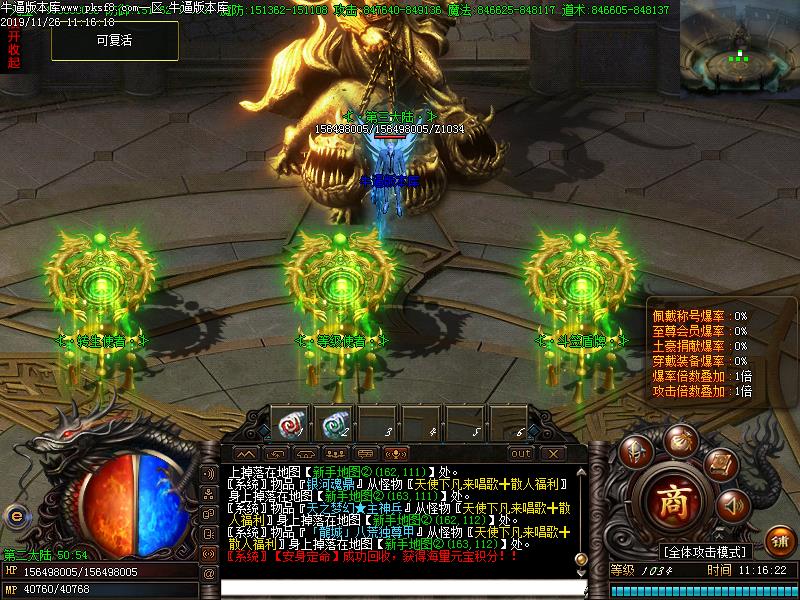Open the 铺 stall button

point(780,540)
